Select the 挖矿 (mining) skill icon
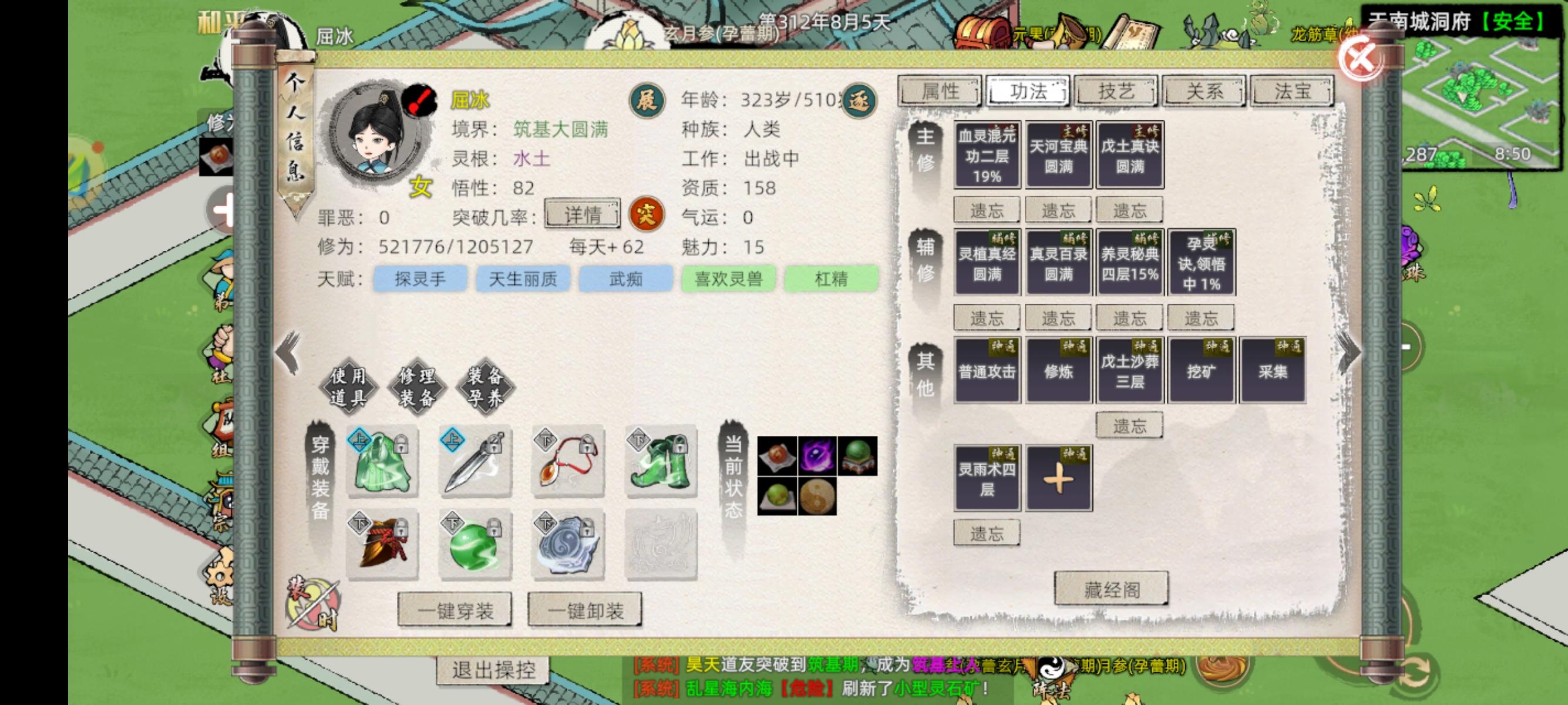The width and height of the screenshot is (1568, 705). click(1200, 370)
